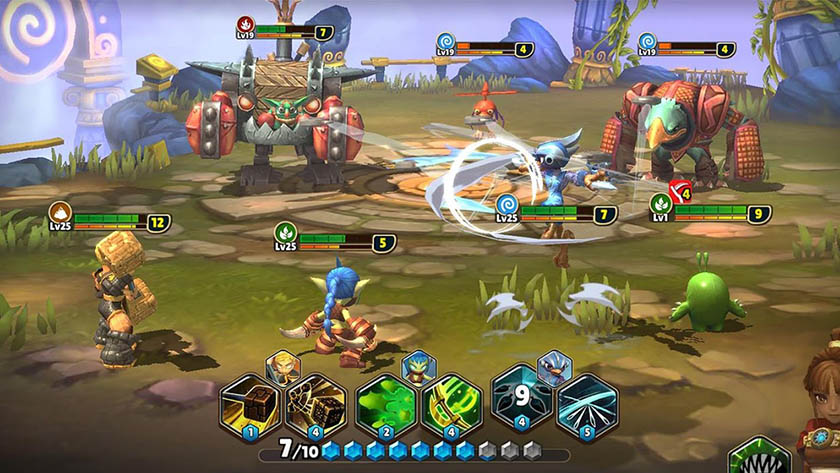The width and height of the screenshot is (840, 473).
Task: Trigger the blue wind slash ability
Action: pos(587,405)
